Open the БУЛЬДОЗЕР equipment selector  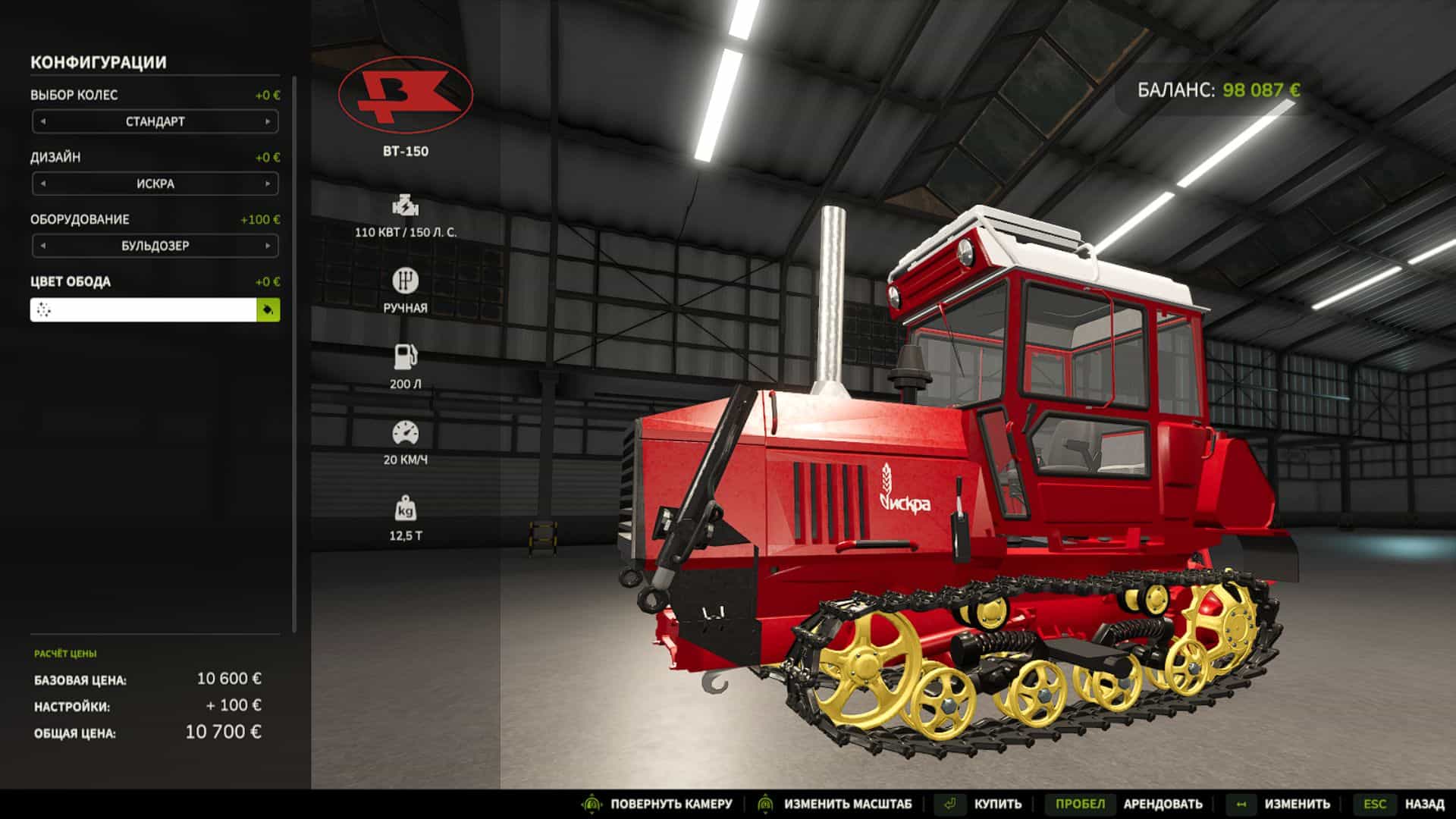coord(155,245)
